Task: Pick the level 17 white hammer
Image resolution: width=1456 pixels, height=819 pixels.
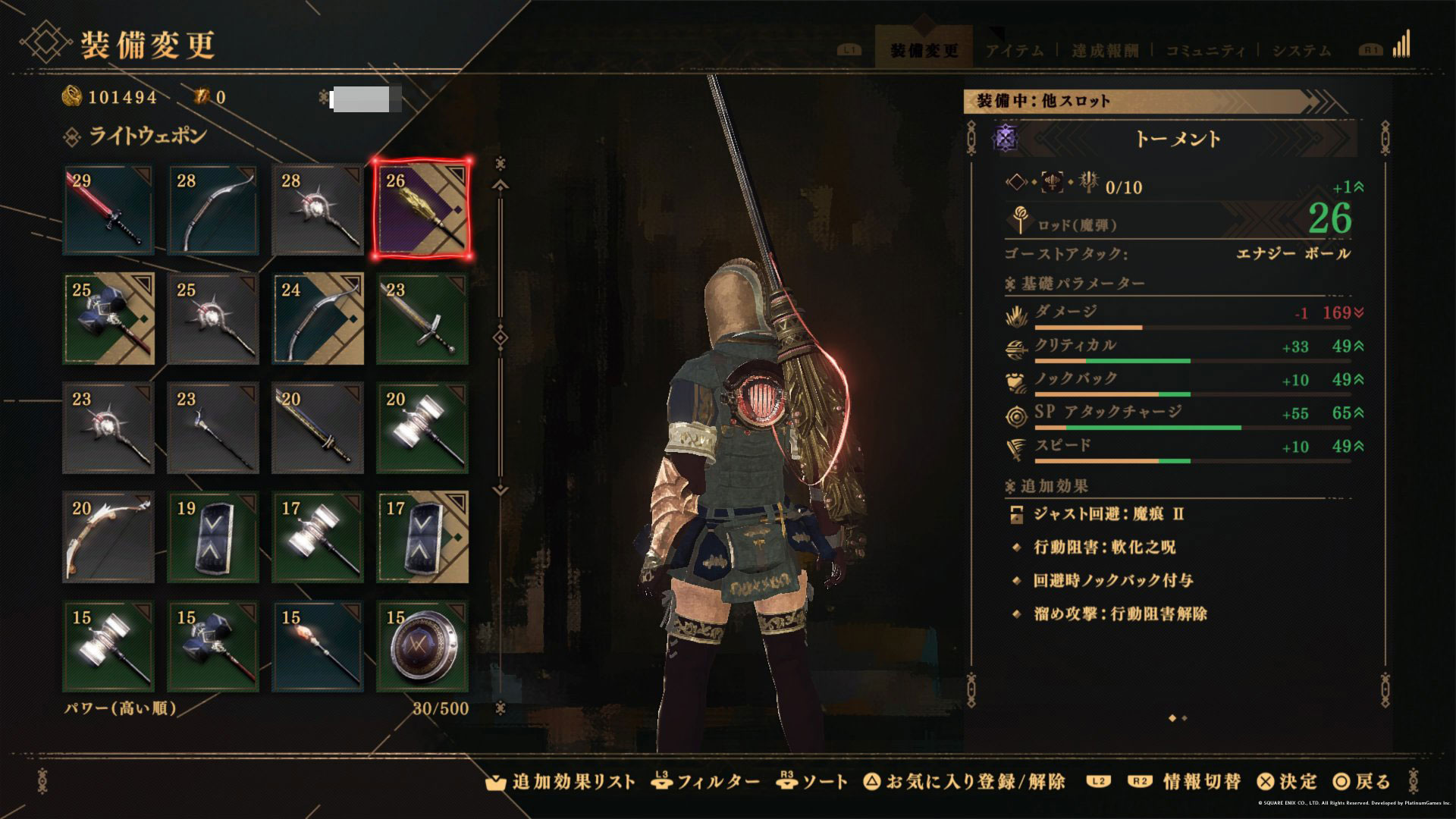Action: point(318,538)
